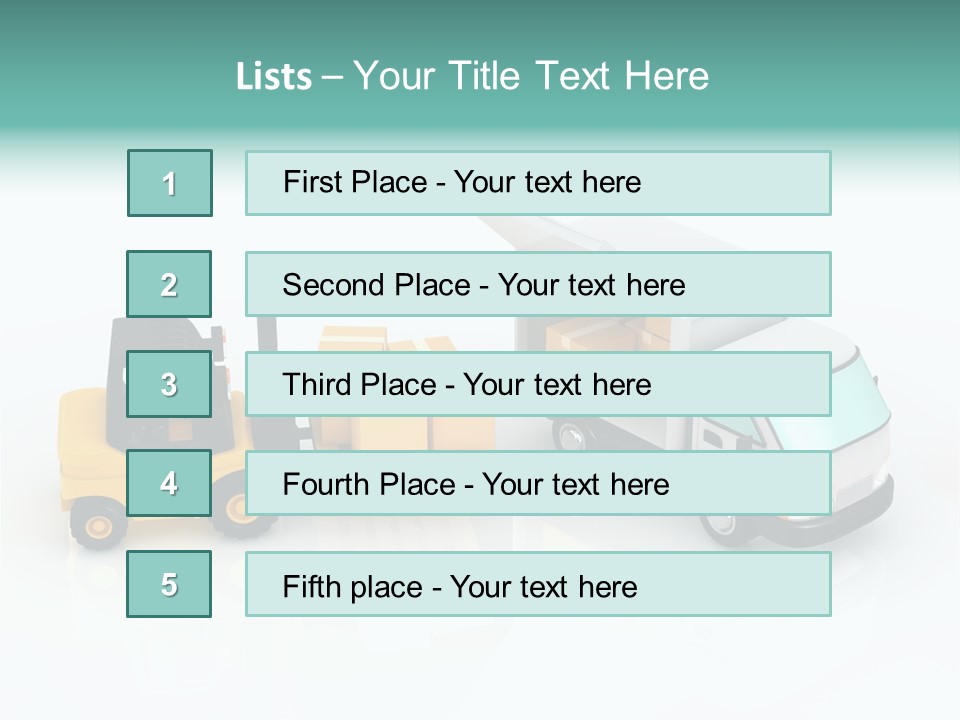Choose the number 3 box
The image size is (960, 720).
(169, 384)
